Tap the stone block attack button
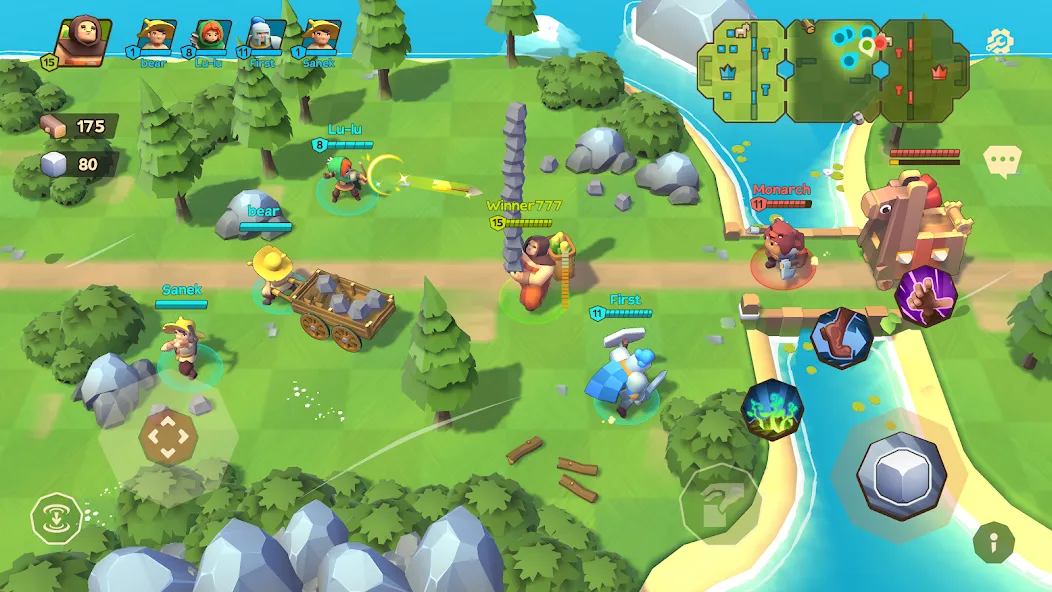 tap(900, 475)
